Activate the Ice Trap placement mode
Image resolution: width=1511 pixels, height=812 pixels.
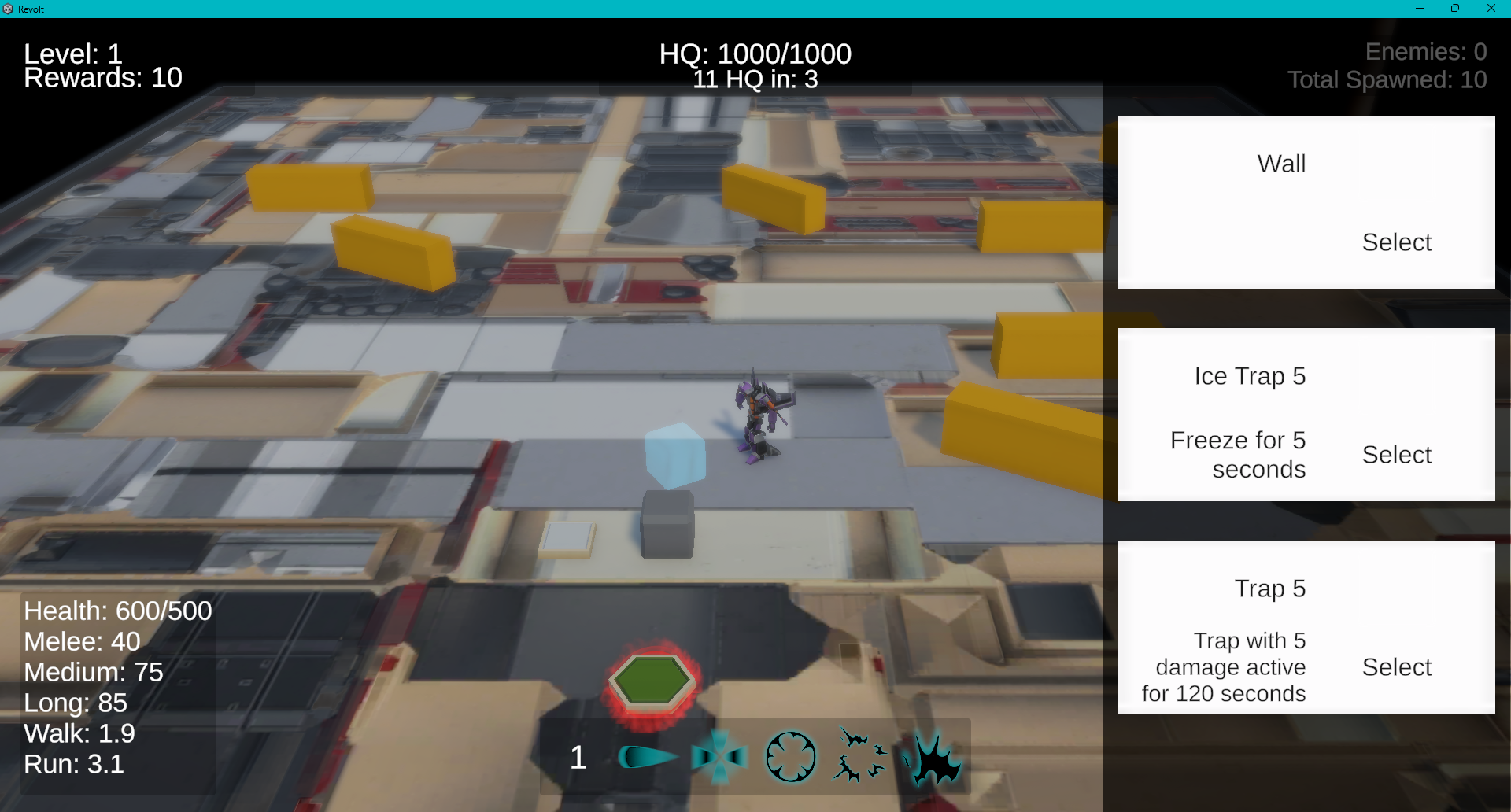(x=1396, y=454)
